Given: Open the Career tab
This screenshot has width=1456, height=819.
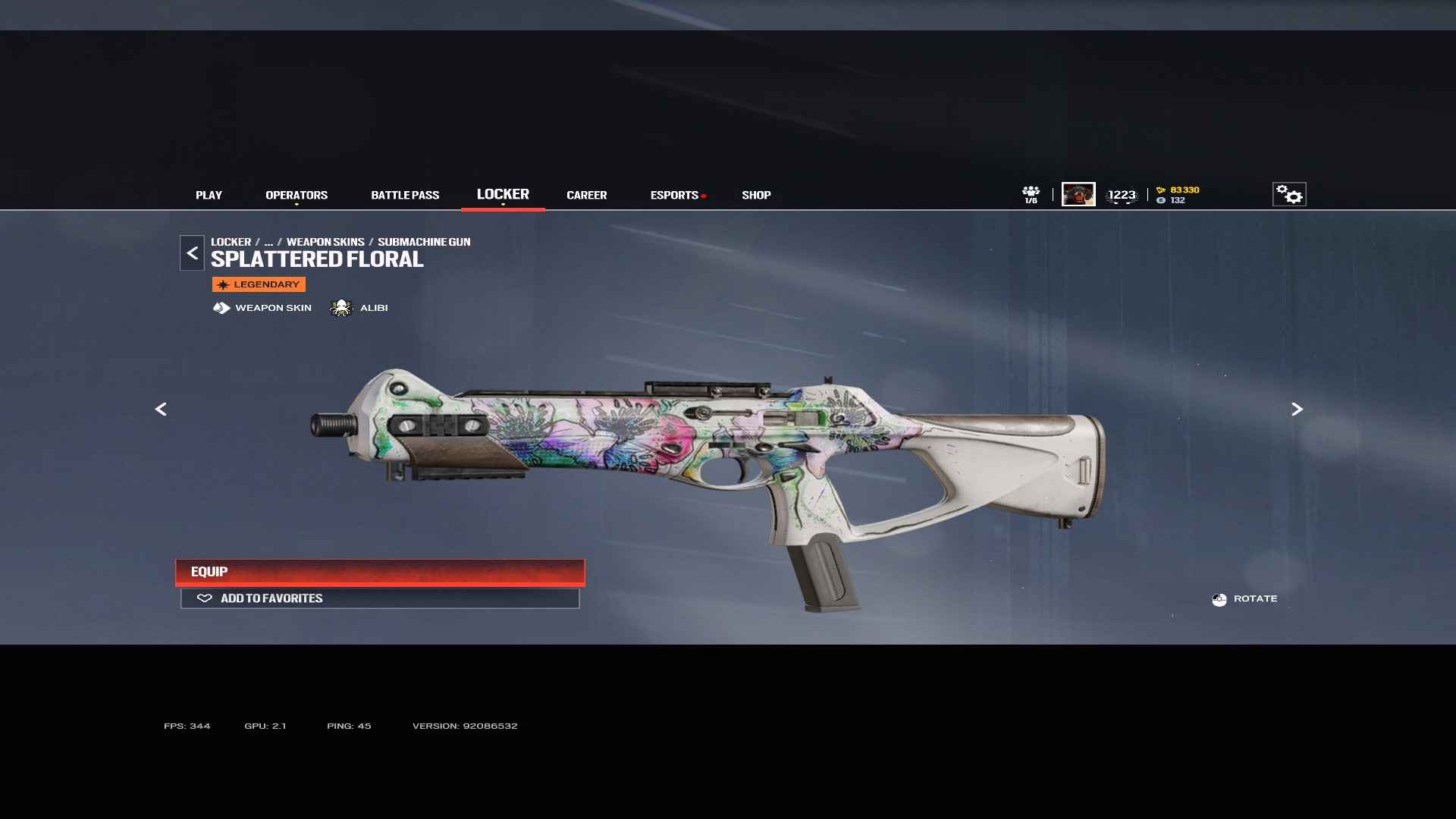Looking at the screenshot, I should (x=586, y=195).
